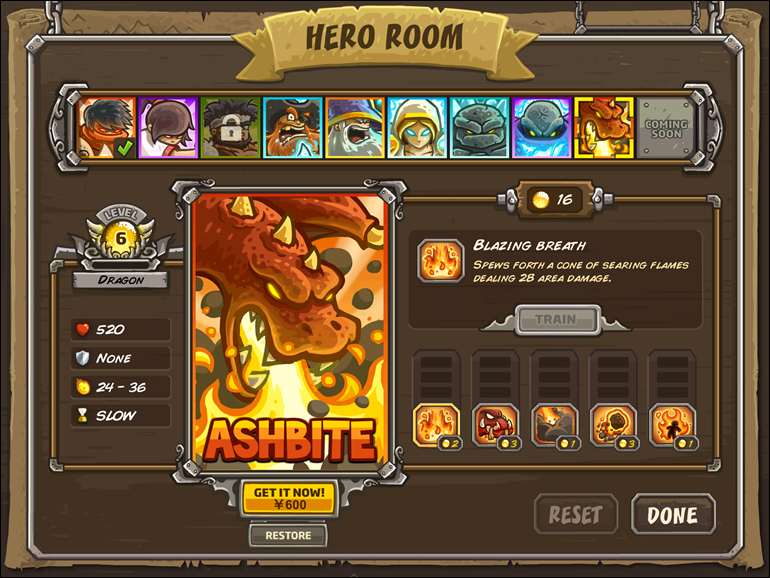Image resolution: width=770 pixels, height=578 pixels.
Task: Train the Blazing Breath skill
Action: pos(556,320)
